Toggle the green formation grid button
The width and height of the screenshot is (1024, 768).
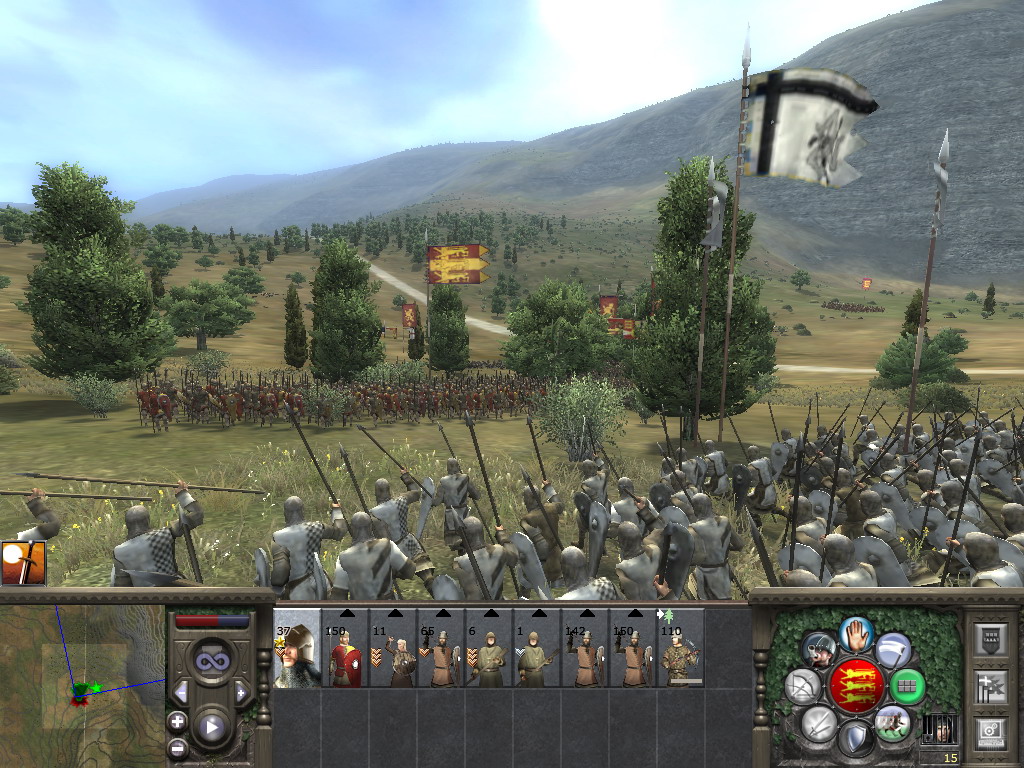pos(907,687)
